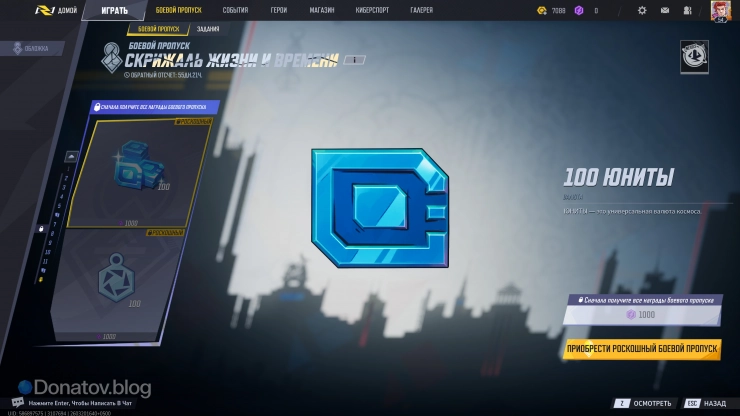Open the player profile avatar
This screenshot has height=416, width=740.
720,10
